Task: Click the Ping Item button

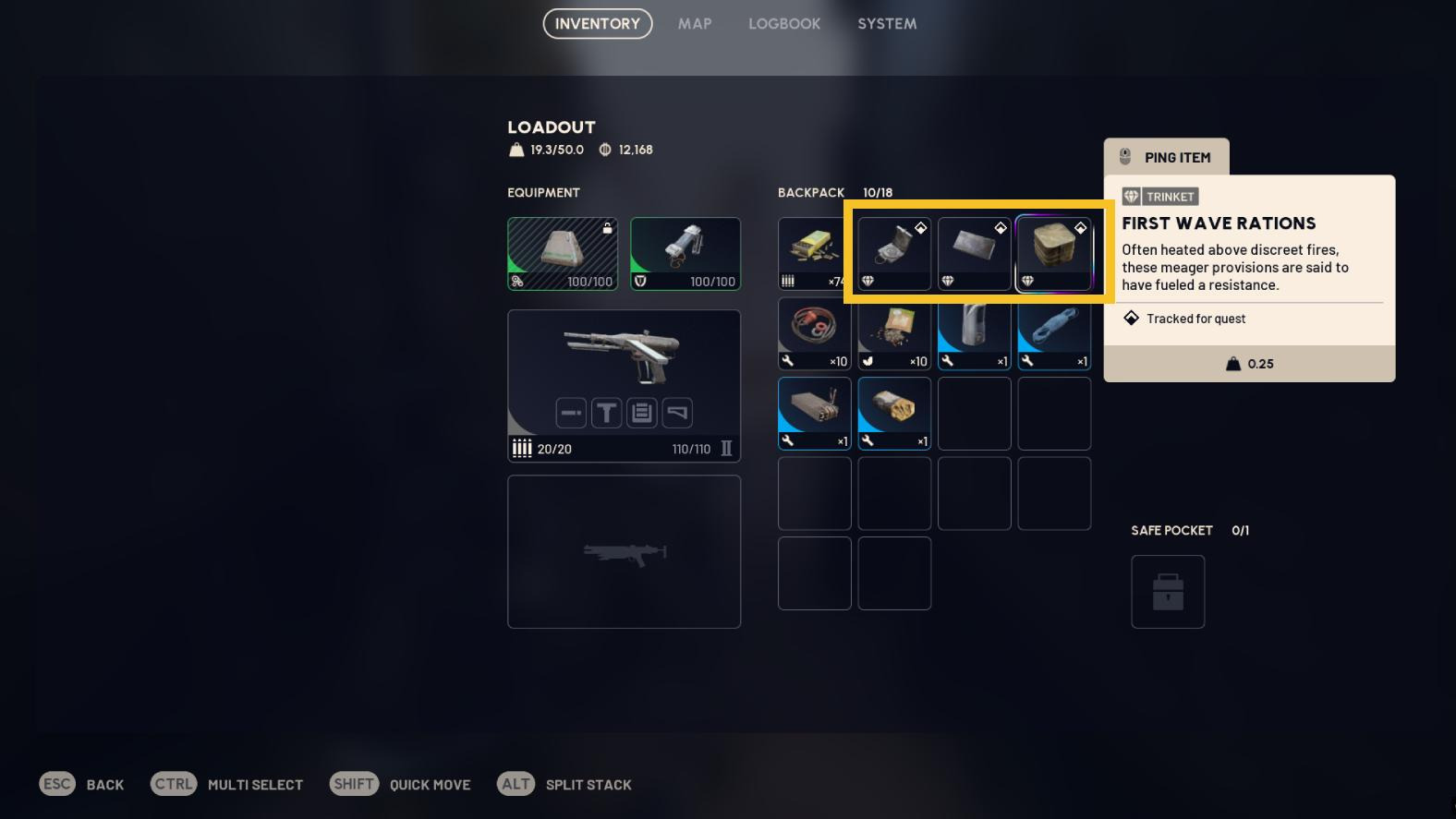Action: (x=1166, y=157)
